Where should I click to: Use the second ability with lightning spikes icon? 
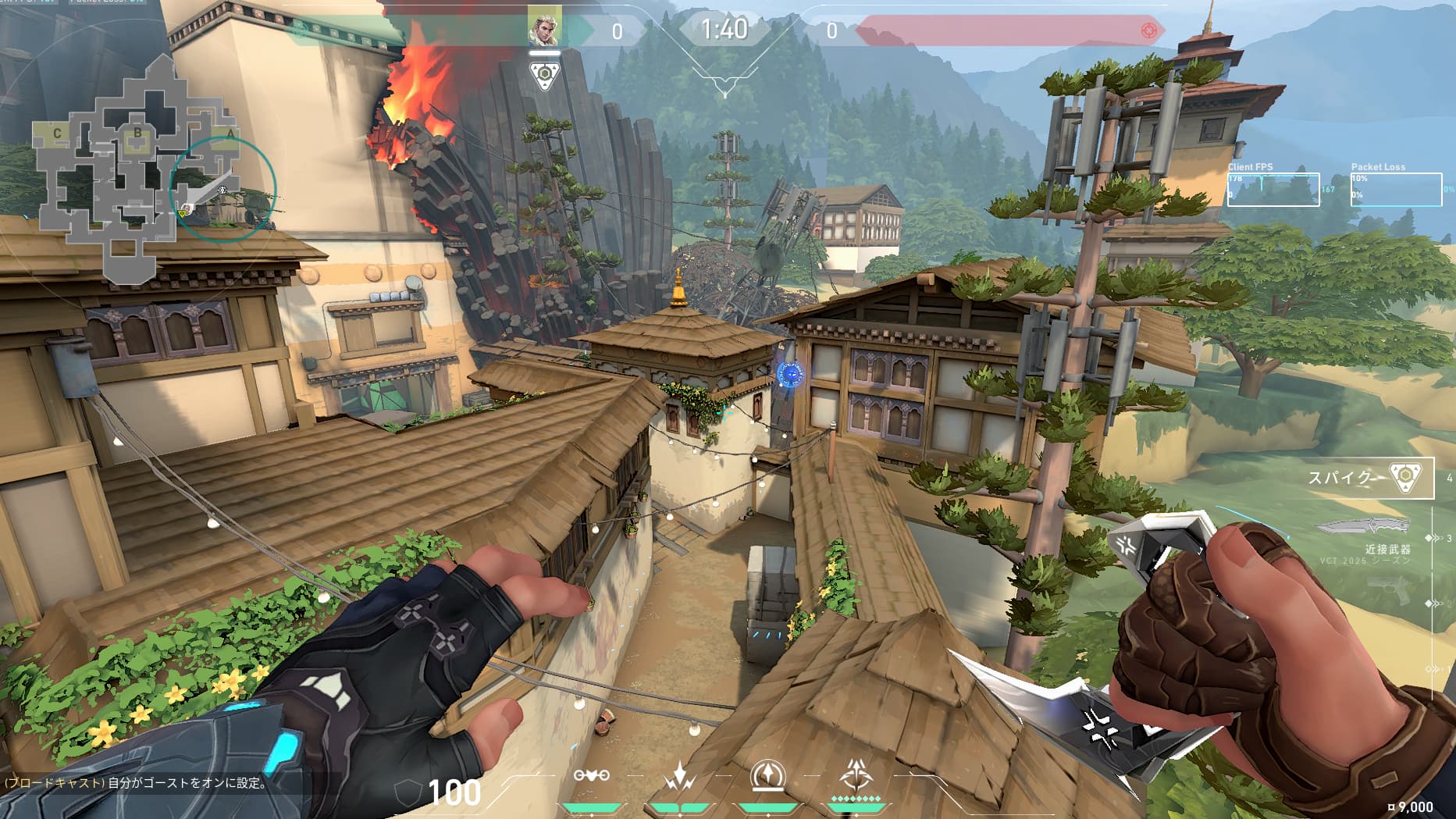pos(679,776)
